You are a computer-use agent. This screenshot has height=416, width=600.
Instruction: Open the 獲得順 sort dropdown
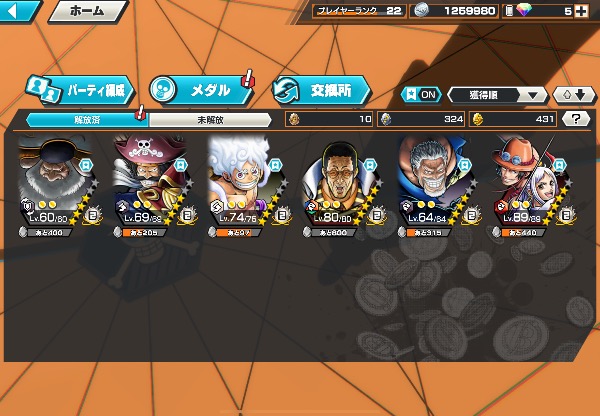tap(496, 95)
